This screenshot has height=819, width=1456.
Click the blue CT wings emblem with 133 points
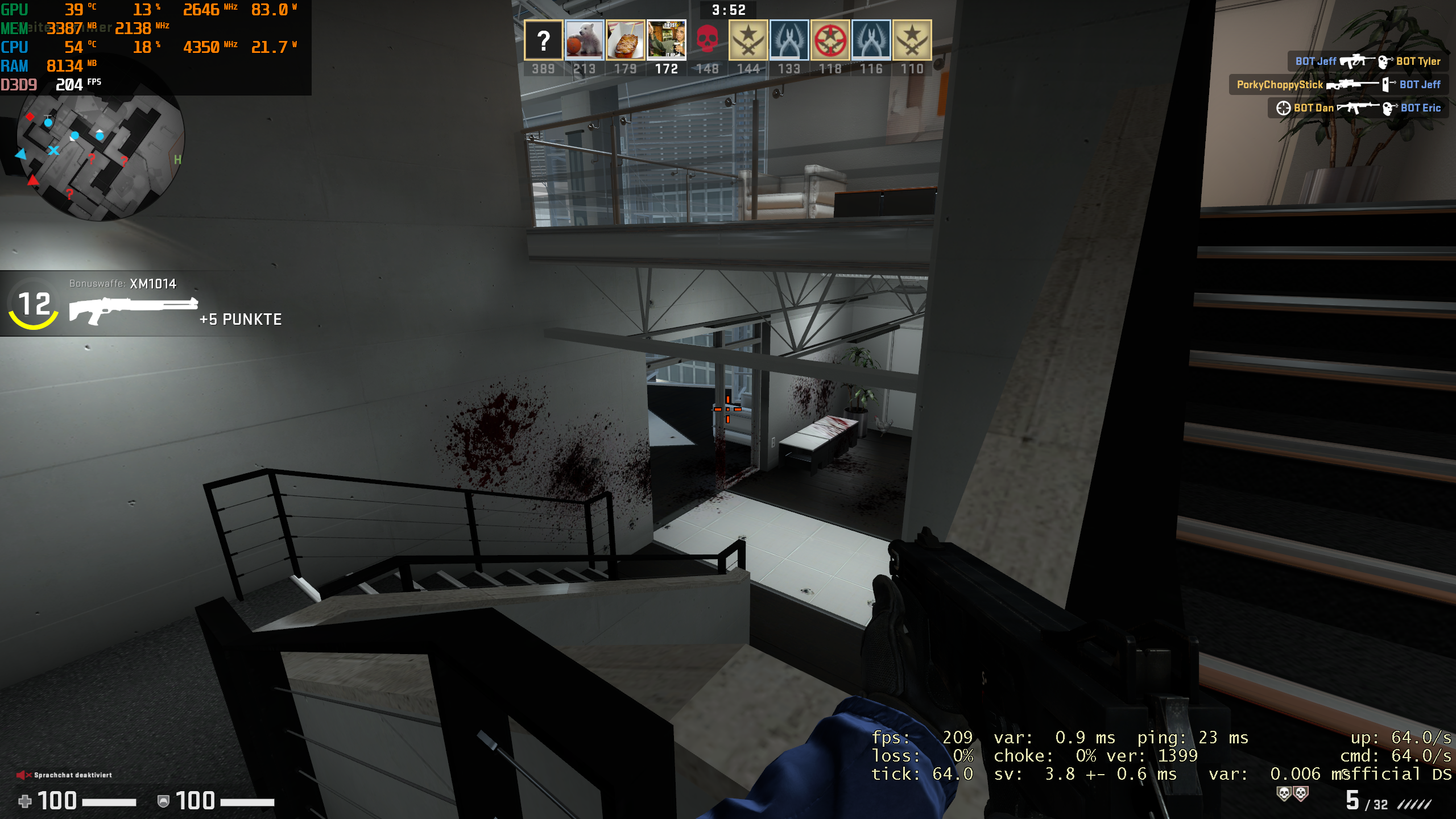click(x=790, y=40)
